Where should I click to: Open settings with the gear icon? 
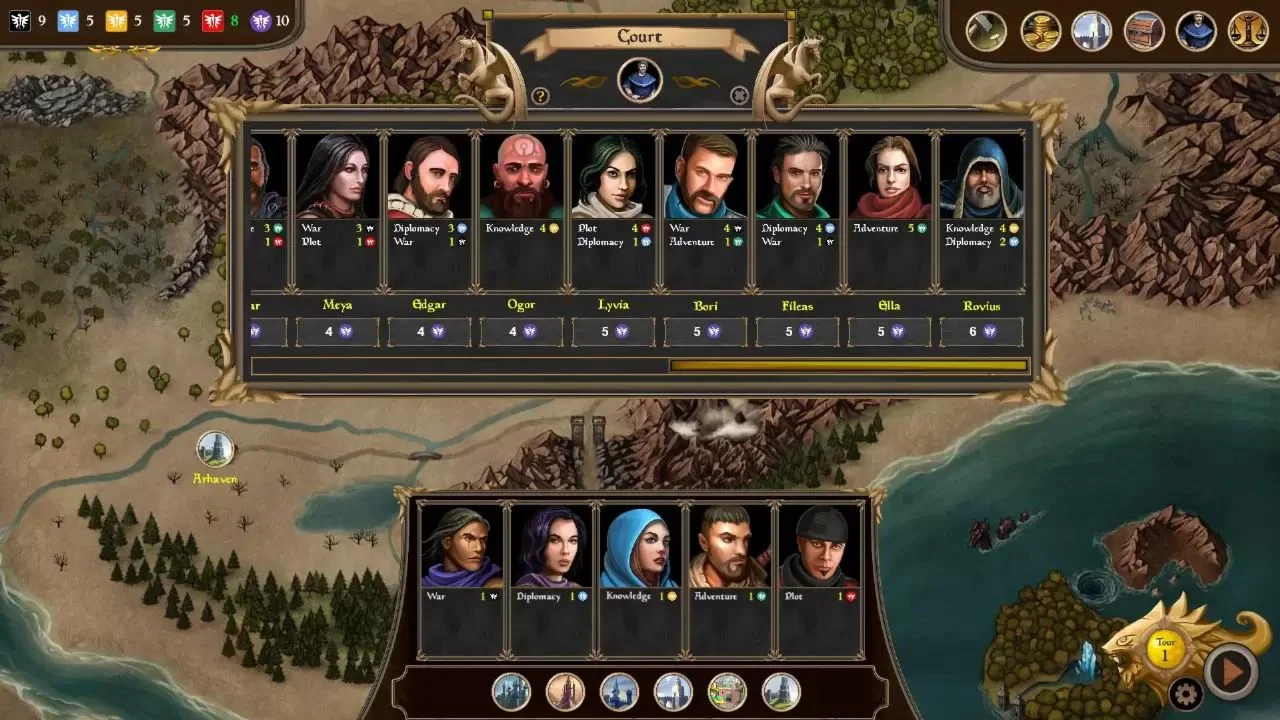tap(1185, 693)
